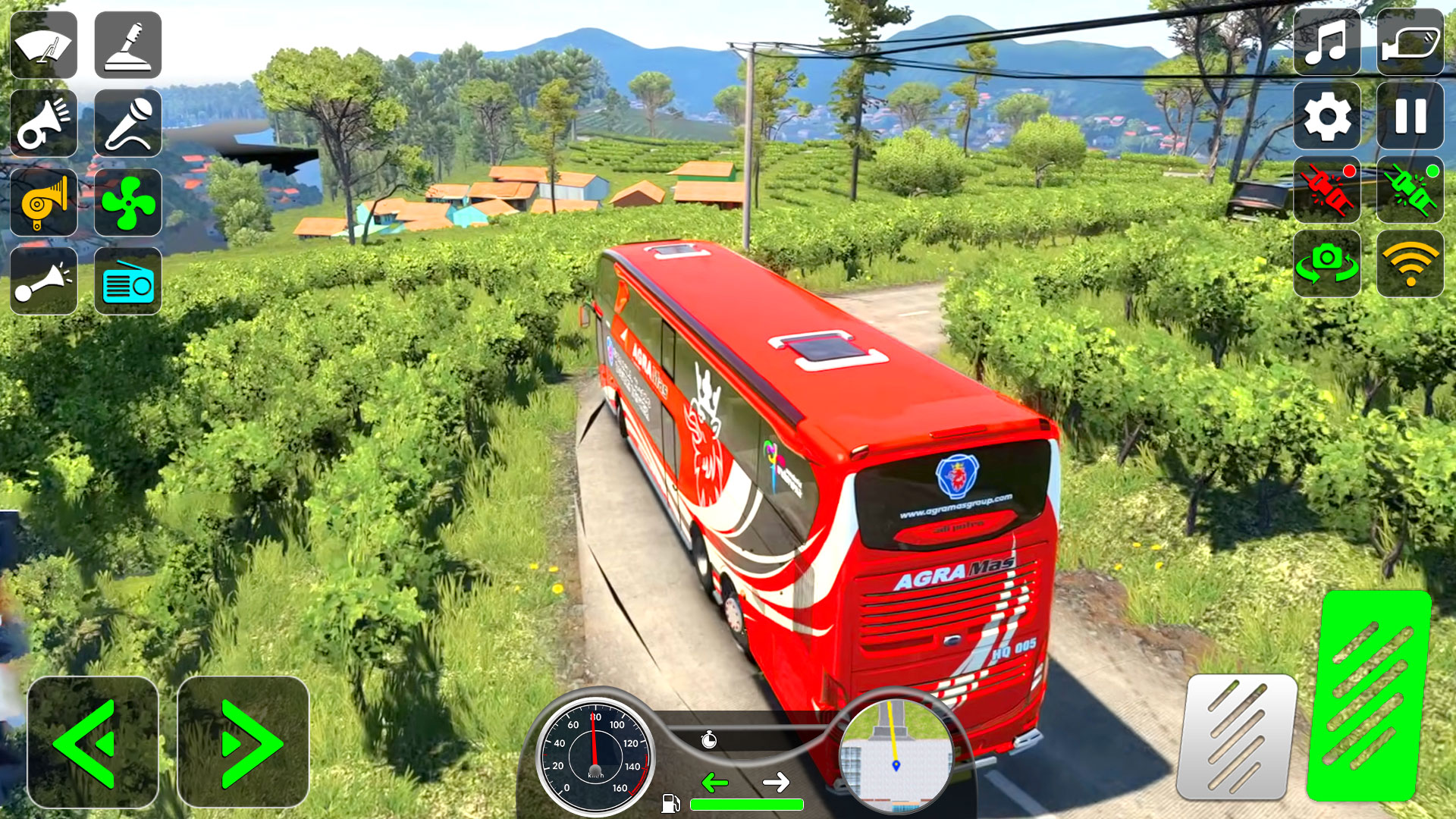Pause the game
1456x819 pixels.
(1410, 116)
